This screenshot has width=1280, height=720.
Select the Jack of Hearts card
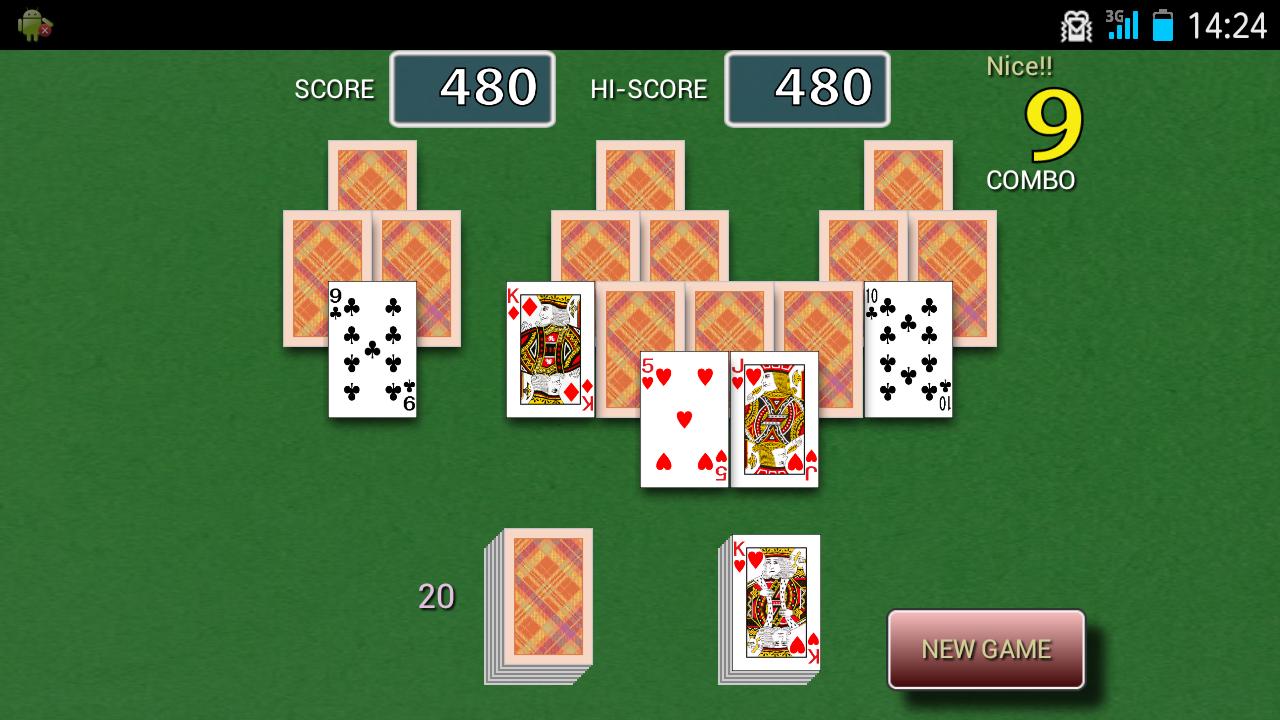click(775, 418)
